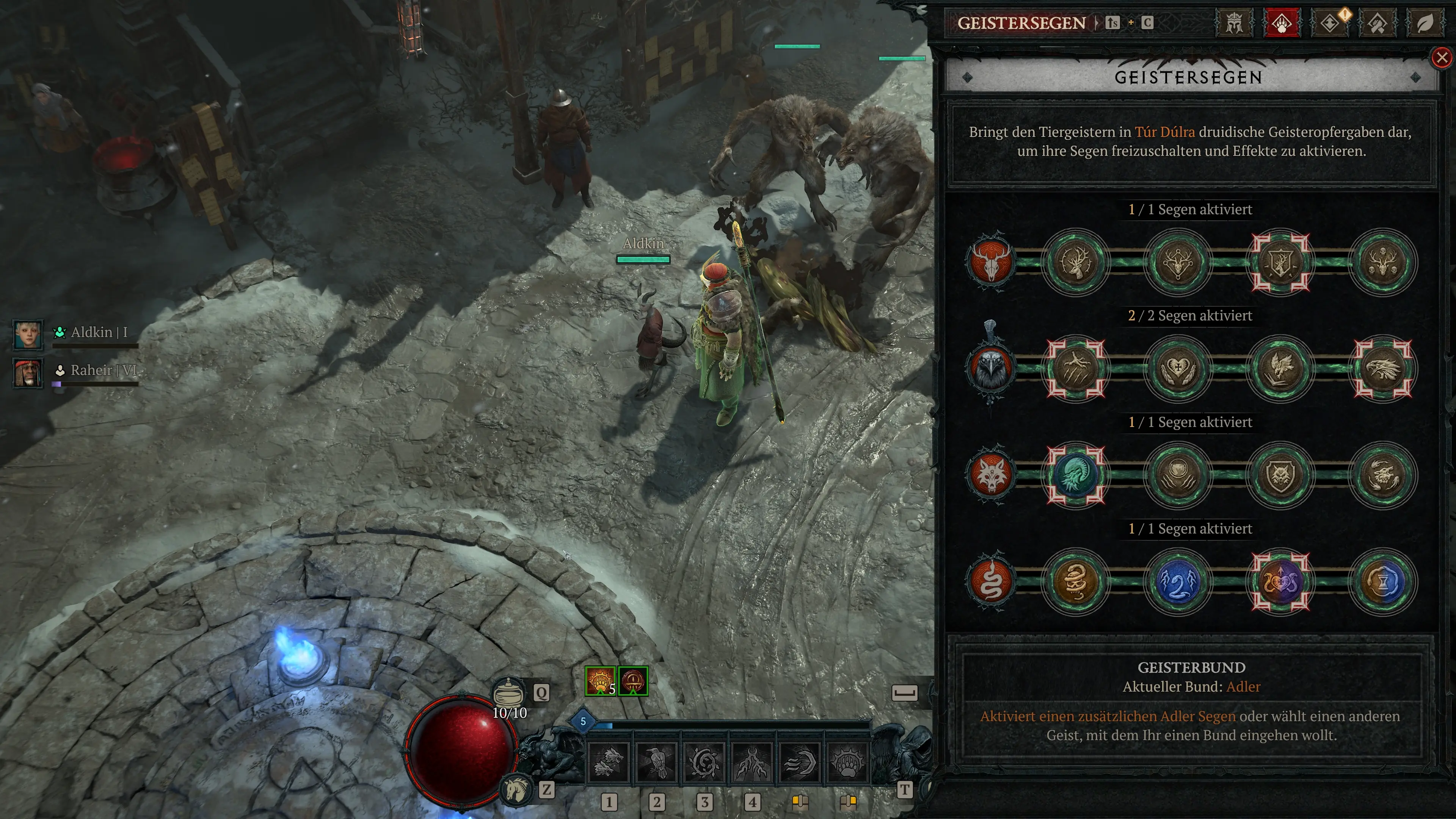Close the Geistersegen panel

tap(1442, 57)
